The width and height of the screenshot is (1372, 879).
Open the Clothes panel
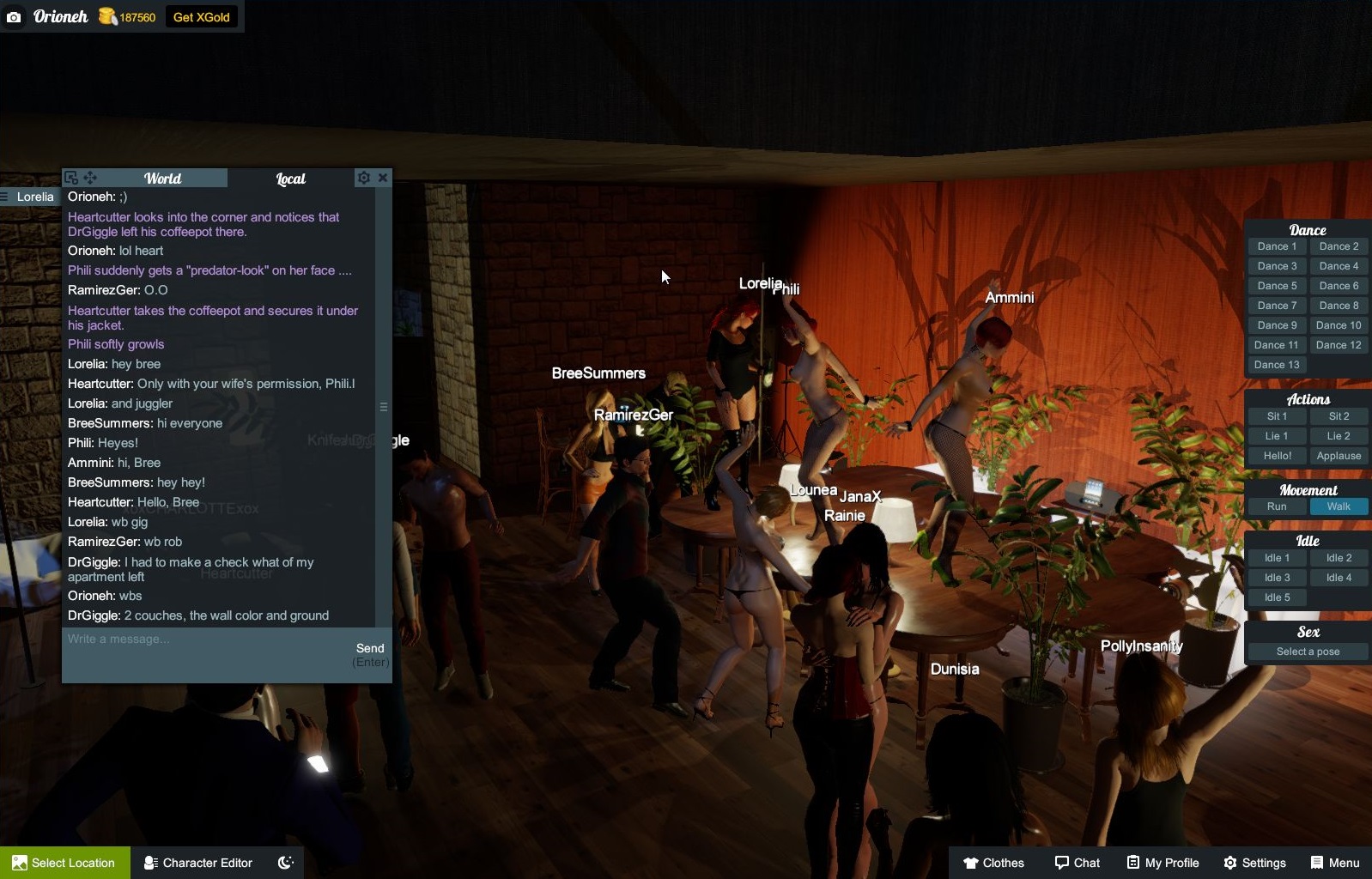tap(993, 863)
